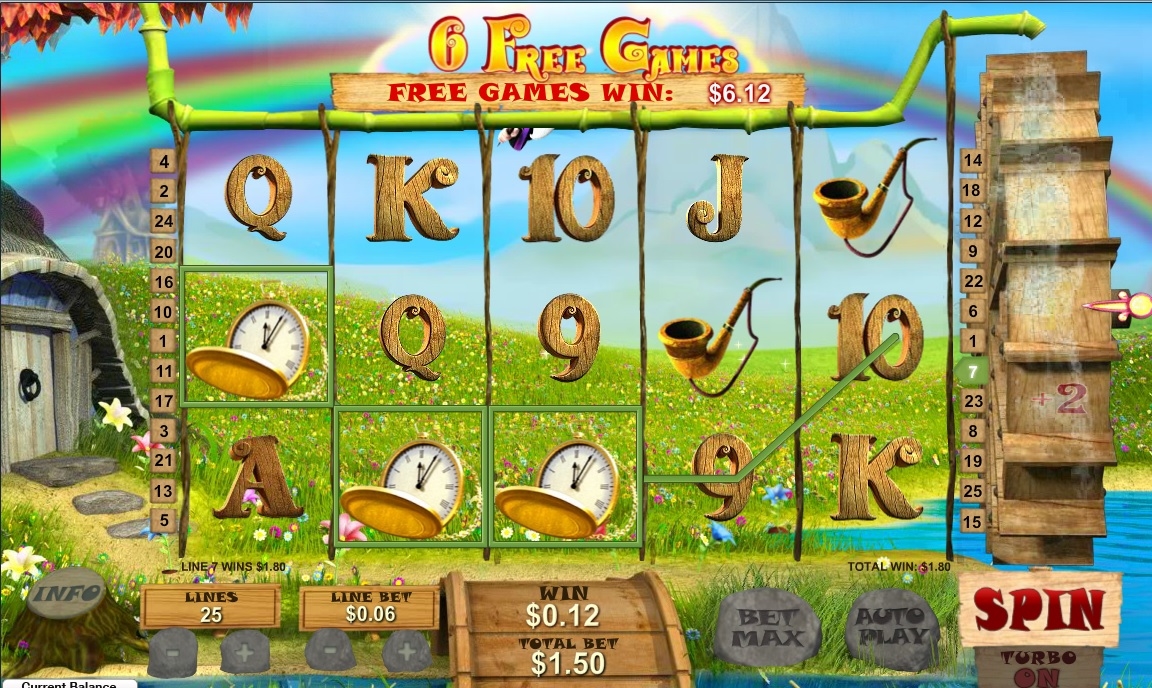Open the INFO paytable stone

(x=67, y=593)
